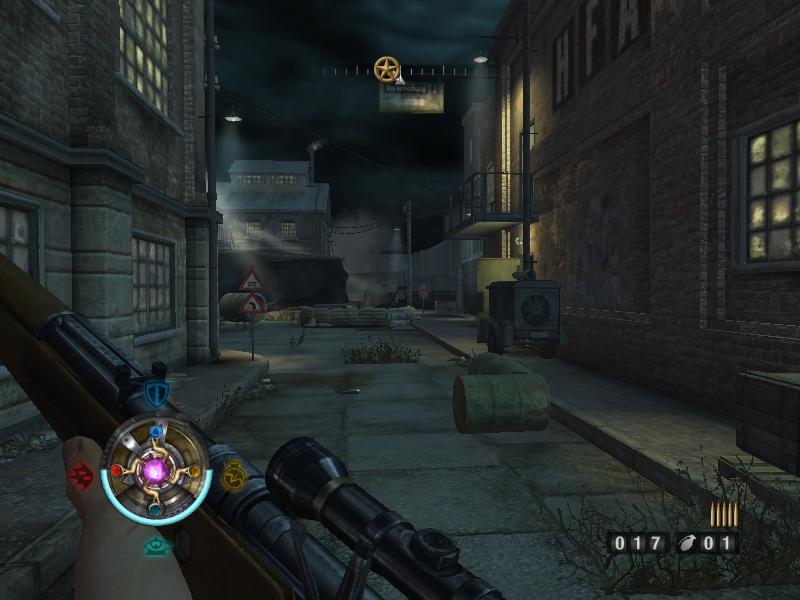
Task: Click the gold star objective marker
Action: pyautogui.click(x=386, y=68)
